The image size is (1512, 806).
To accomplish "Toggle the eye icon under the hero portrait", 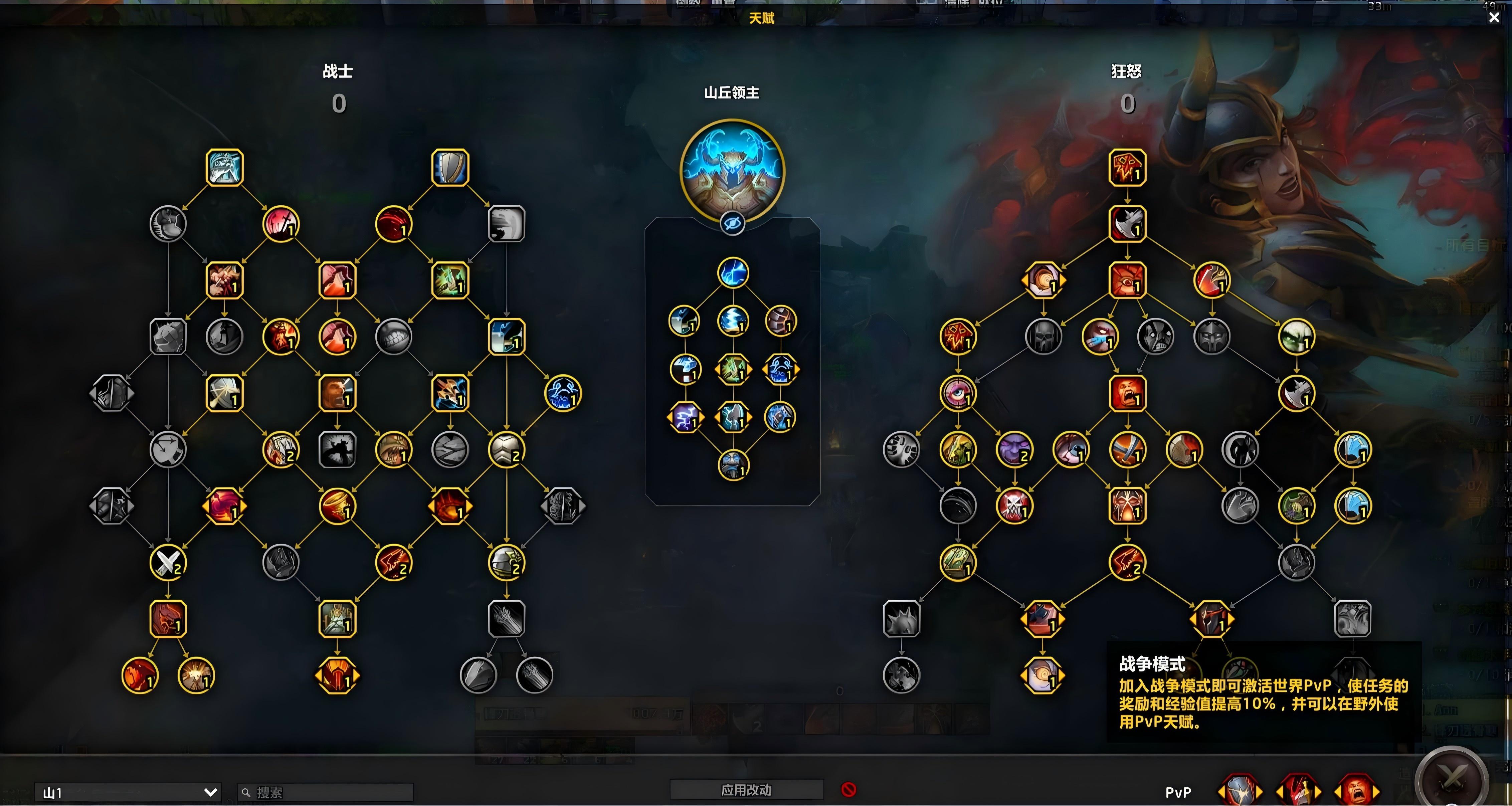I will tap(733, 224).
